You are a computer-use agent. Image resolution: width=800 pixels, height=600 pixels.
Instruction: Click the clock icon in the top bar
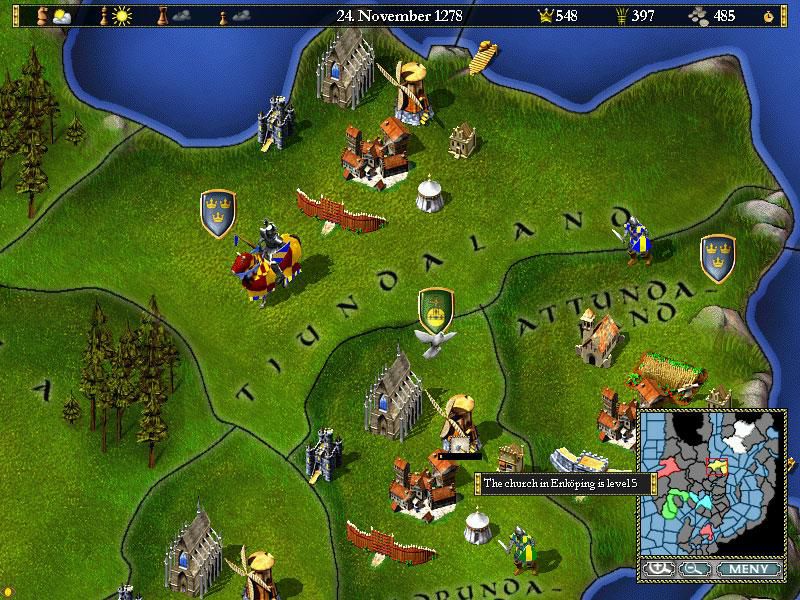point(768,16)
